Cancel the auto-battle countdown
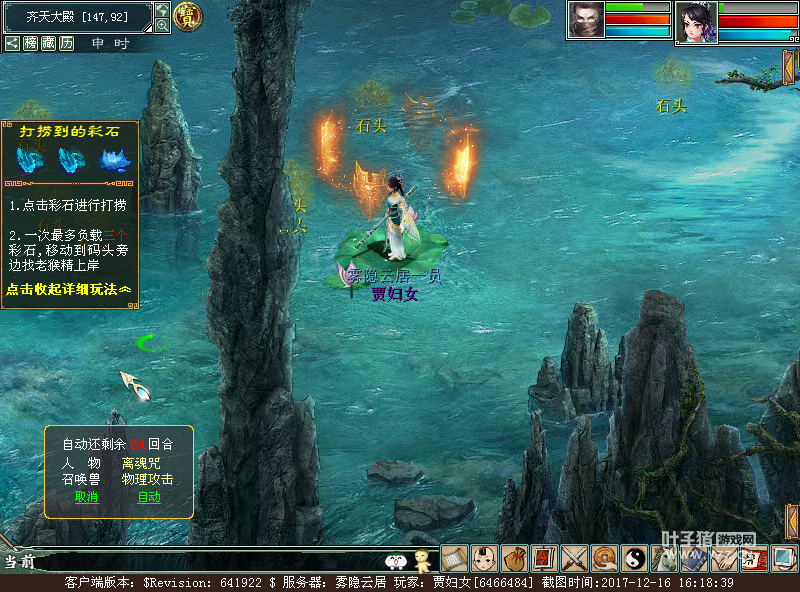 pos(86,497)
